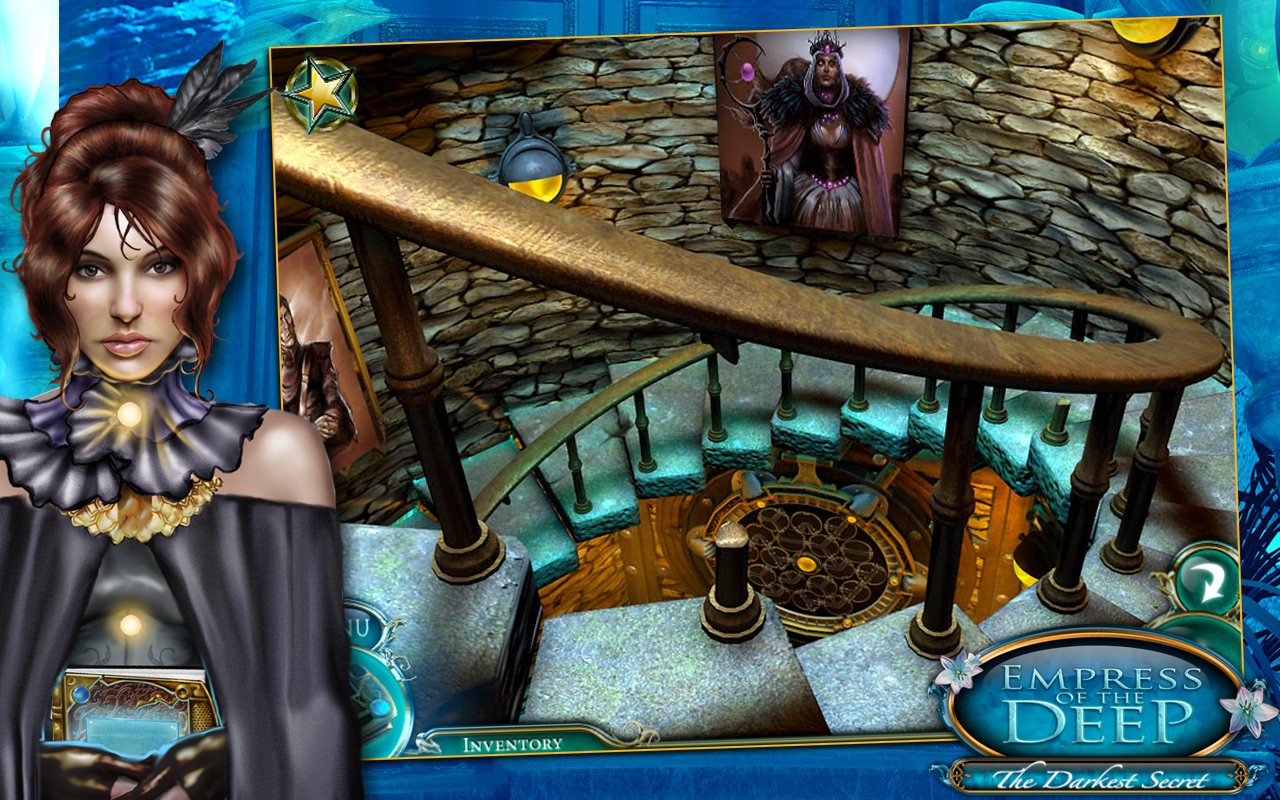
Task: Click the faded painting on the left wall
Action: (x=320, y=350)
